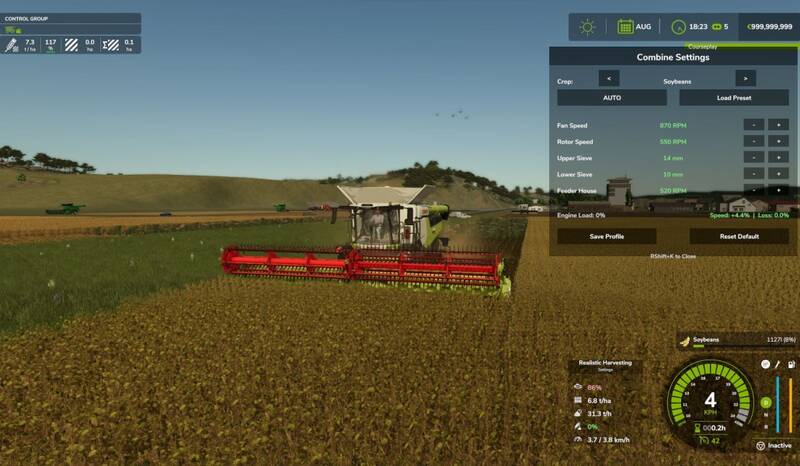Decrease the Fan Speed
Image resolution: width=800 pixels, height=466 pixels.
753,125
